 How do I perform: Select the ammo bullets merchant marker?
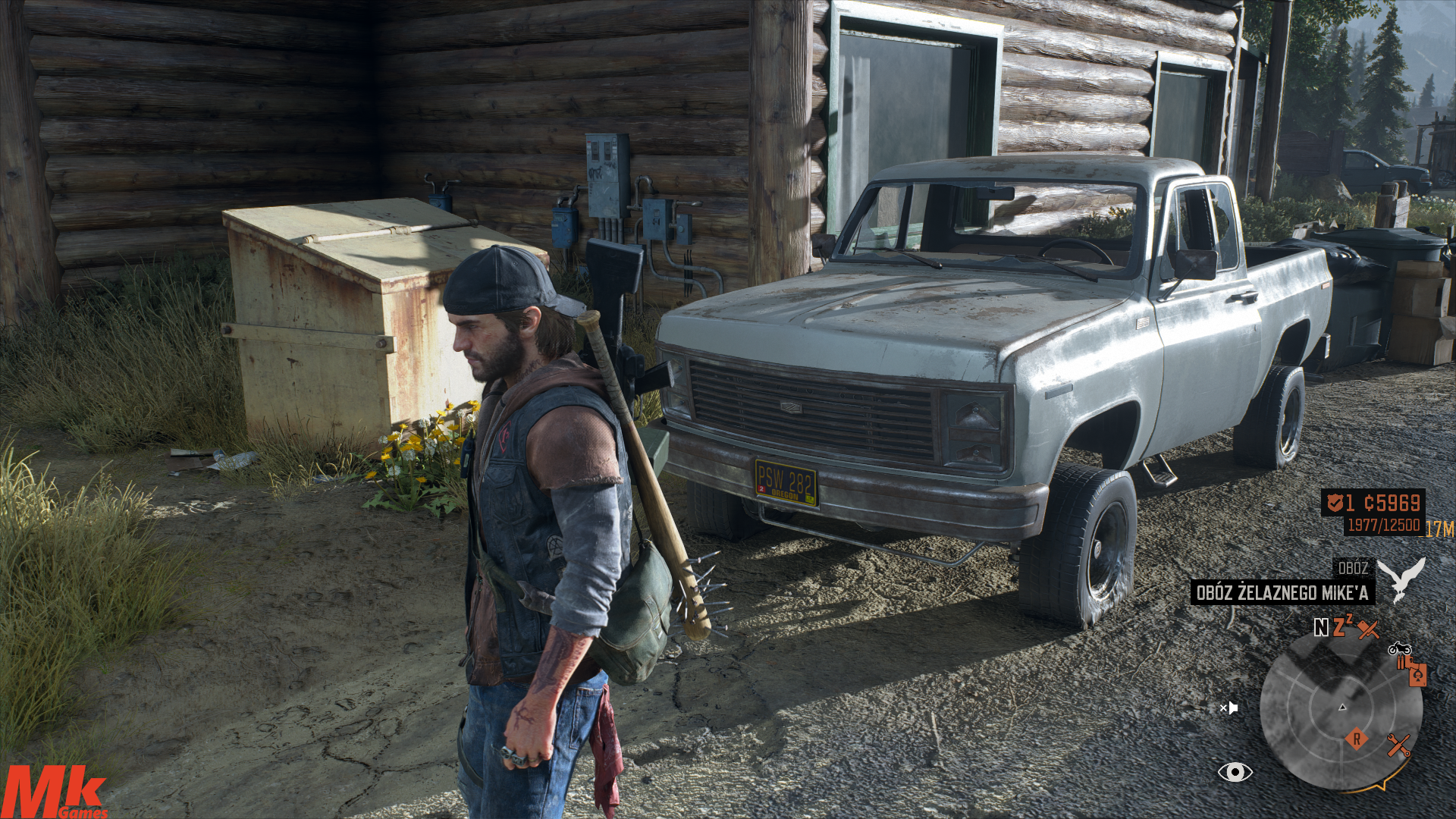click(x=1402, y=662)
